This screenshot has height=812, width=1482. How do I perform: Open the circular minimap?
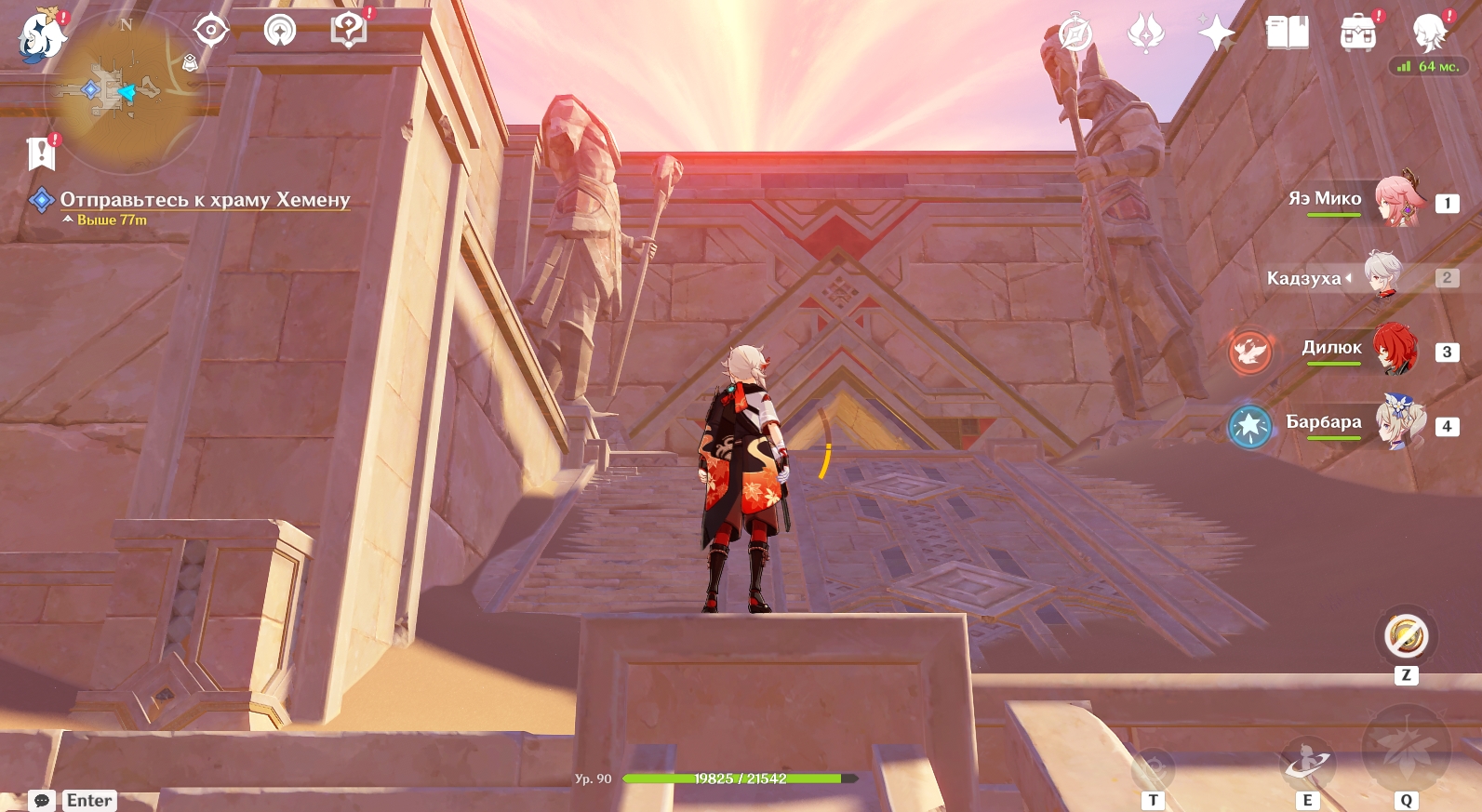click(x=126, y=93)
